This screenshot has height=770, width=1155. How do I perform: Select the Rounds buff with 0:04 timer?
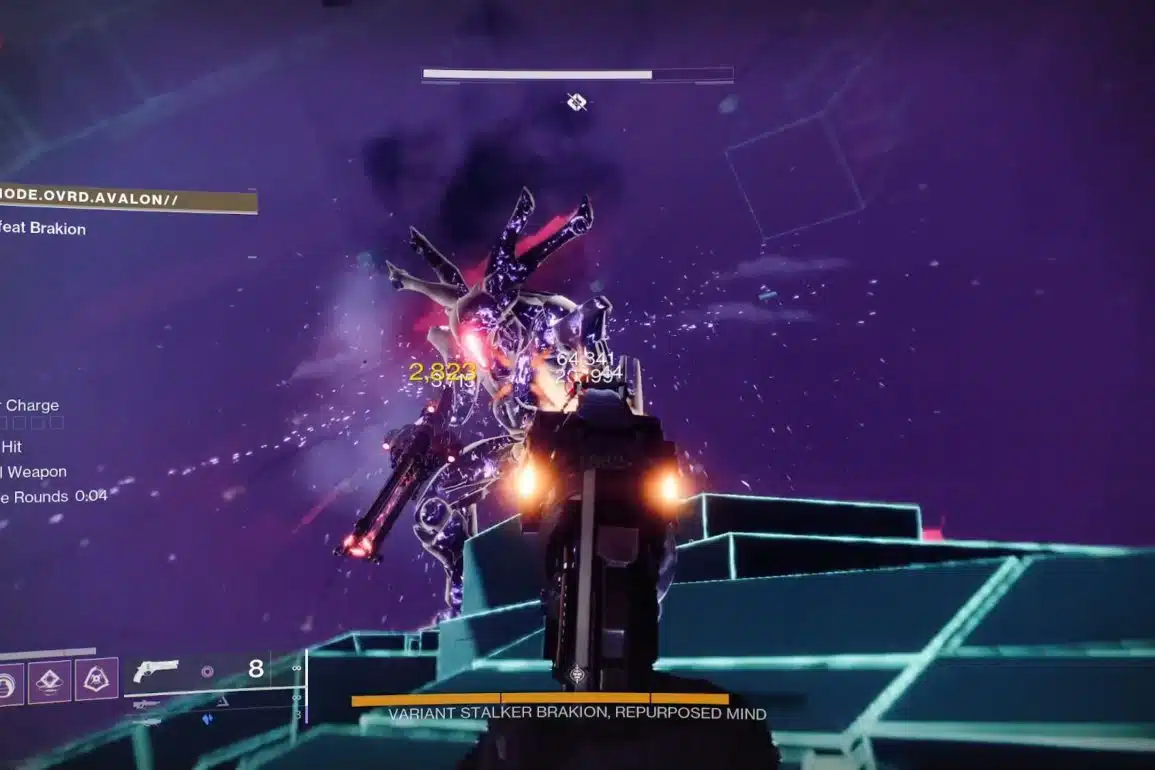pyautogui.click(x=52, y=496)
